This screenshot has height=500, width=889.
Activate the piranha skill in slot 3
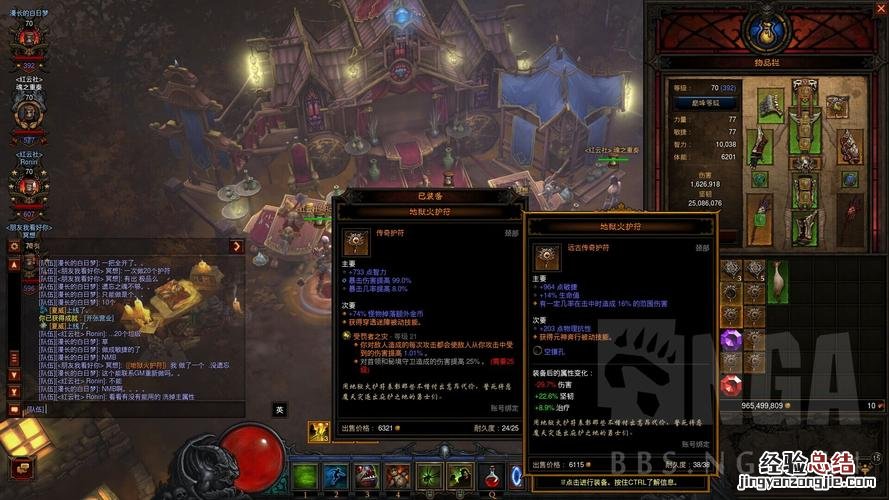tap(367, 477)
